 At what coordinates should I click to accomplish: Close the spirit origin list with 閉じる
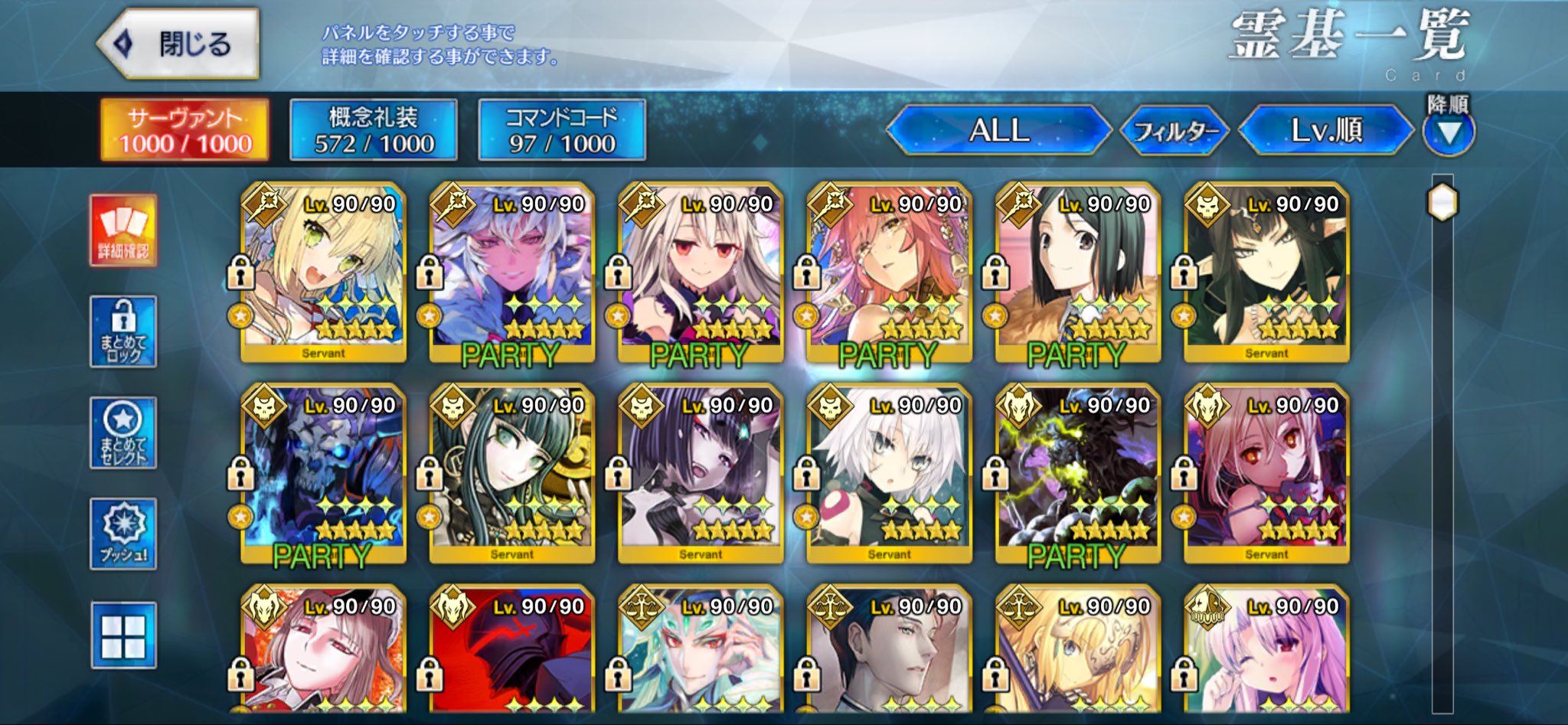click(178, 44)
